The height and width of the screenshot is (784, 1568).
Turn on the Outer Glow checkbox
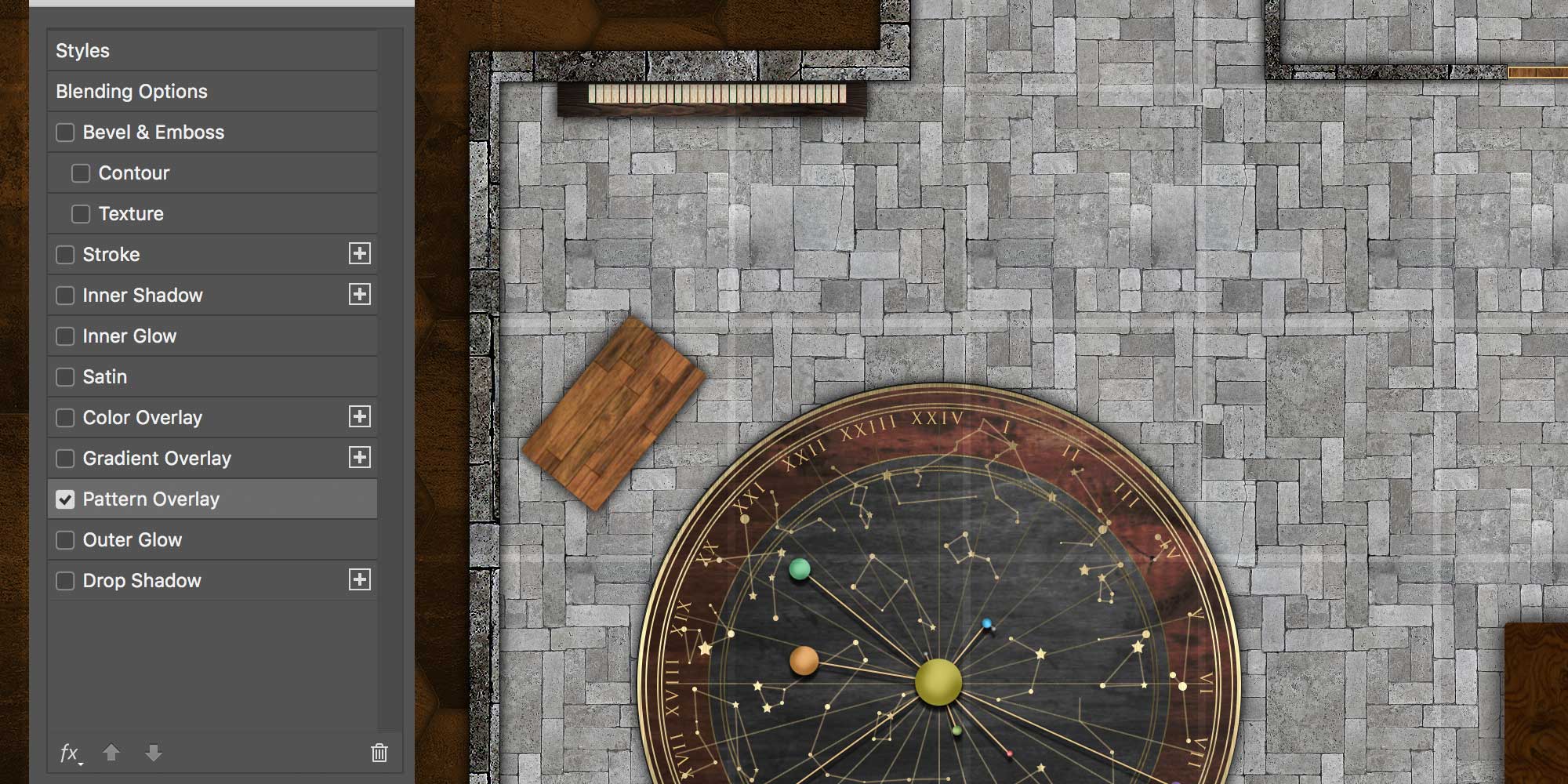65,540
